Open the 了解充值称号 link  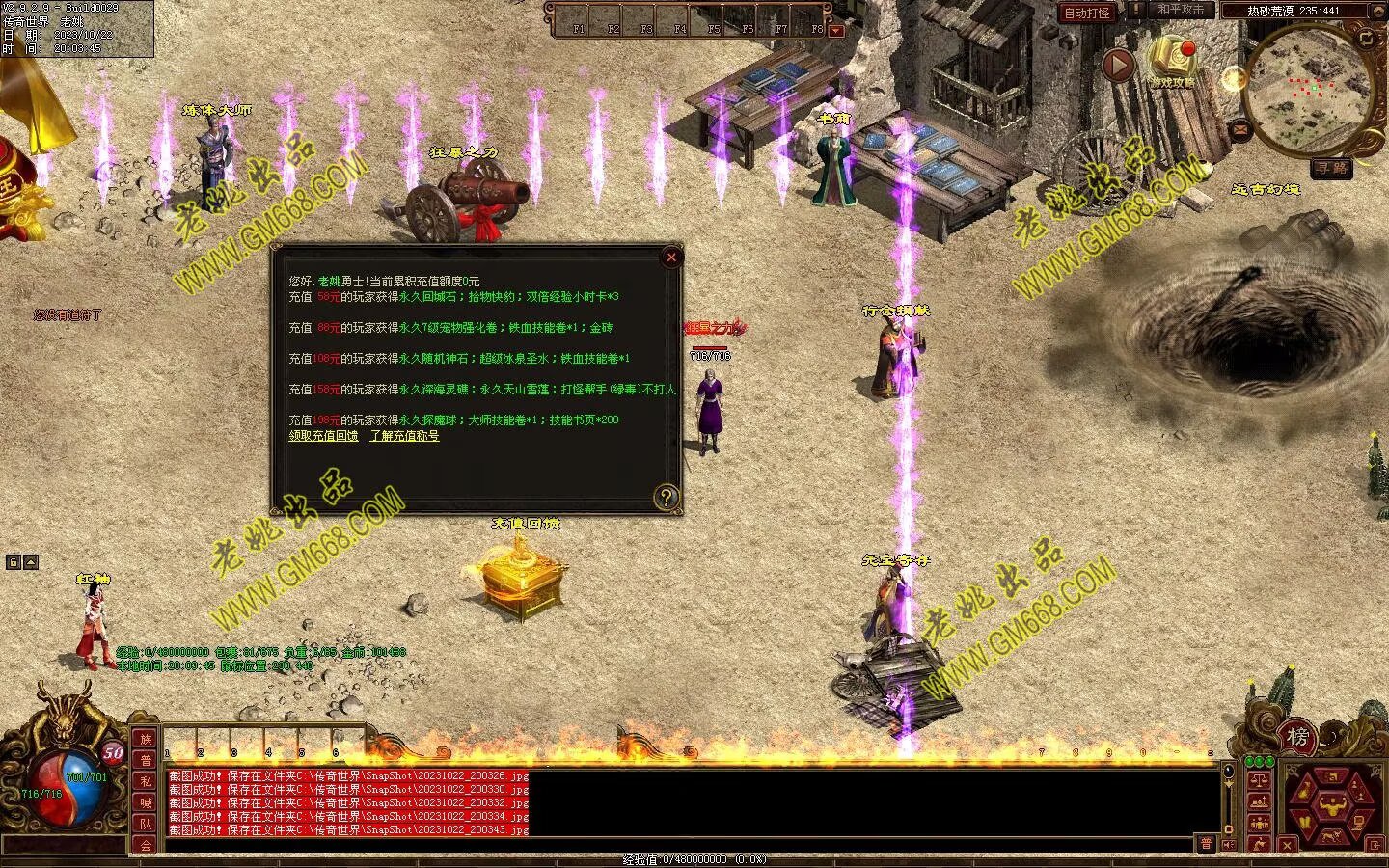point(404,436)
